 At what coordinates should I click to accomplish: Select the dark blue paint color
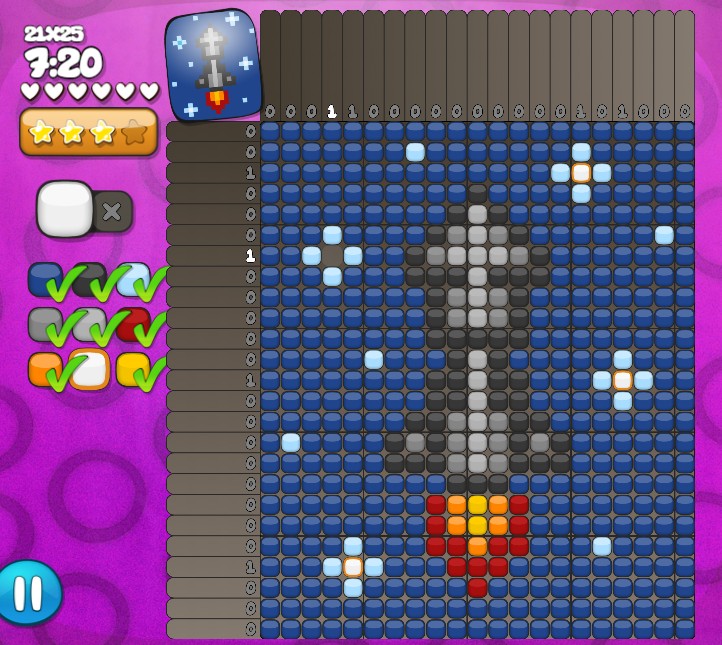tap(45, 280)
